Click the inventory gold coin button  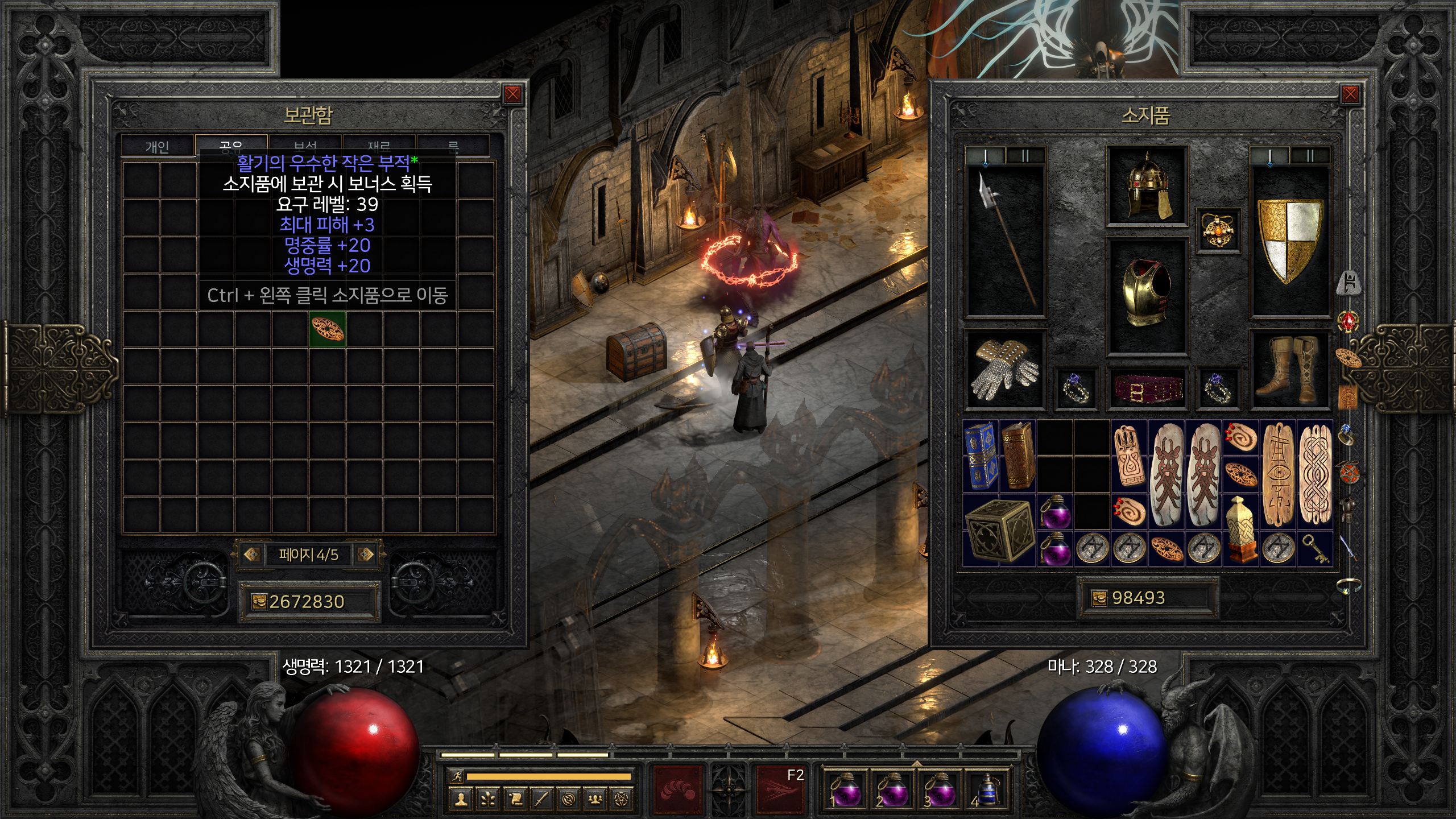pos(1099,598)
